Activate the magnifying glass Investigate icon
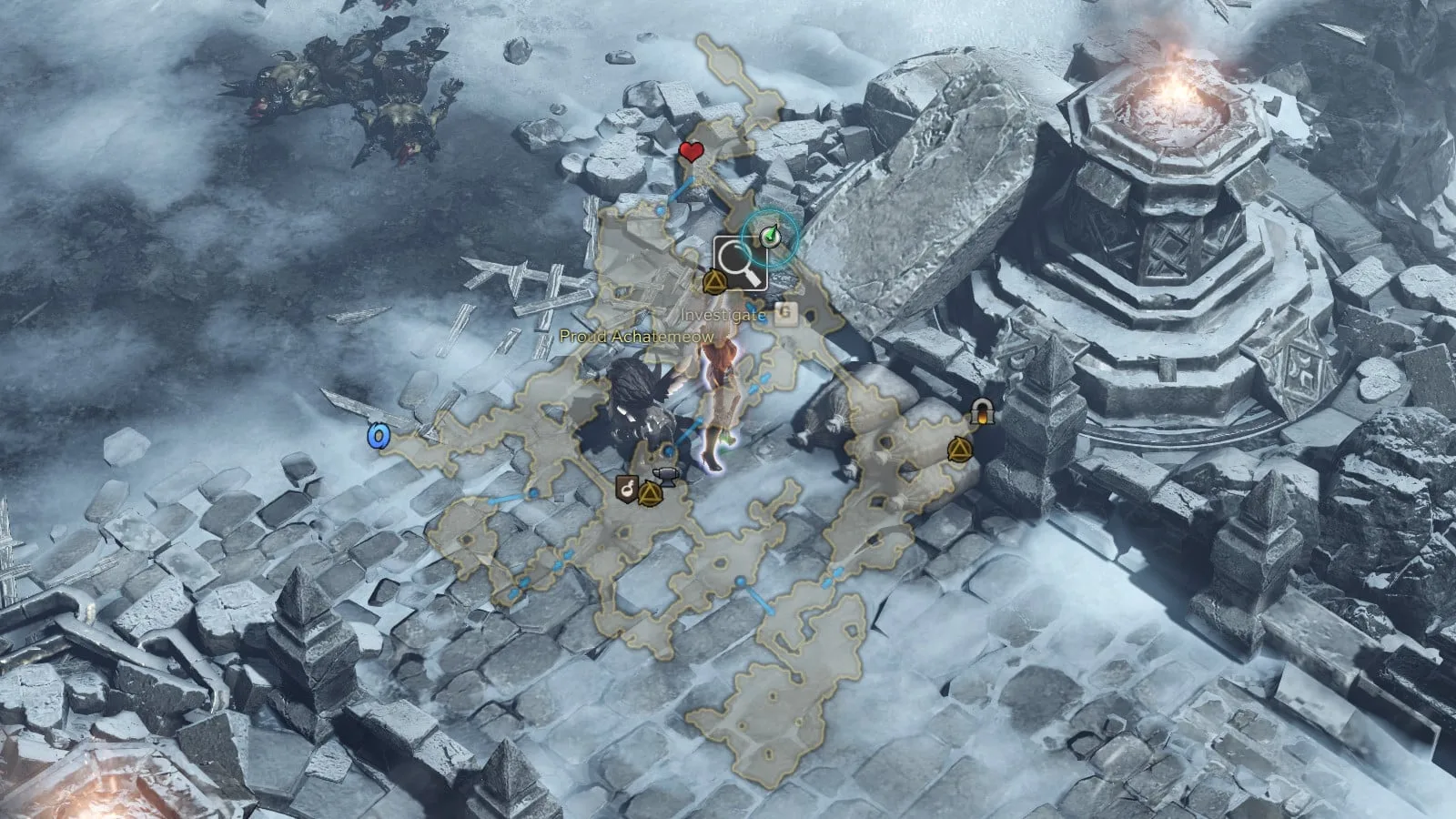Screen dimensions: 1456x819 740,263
